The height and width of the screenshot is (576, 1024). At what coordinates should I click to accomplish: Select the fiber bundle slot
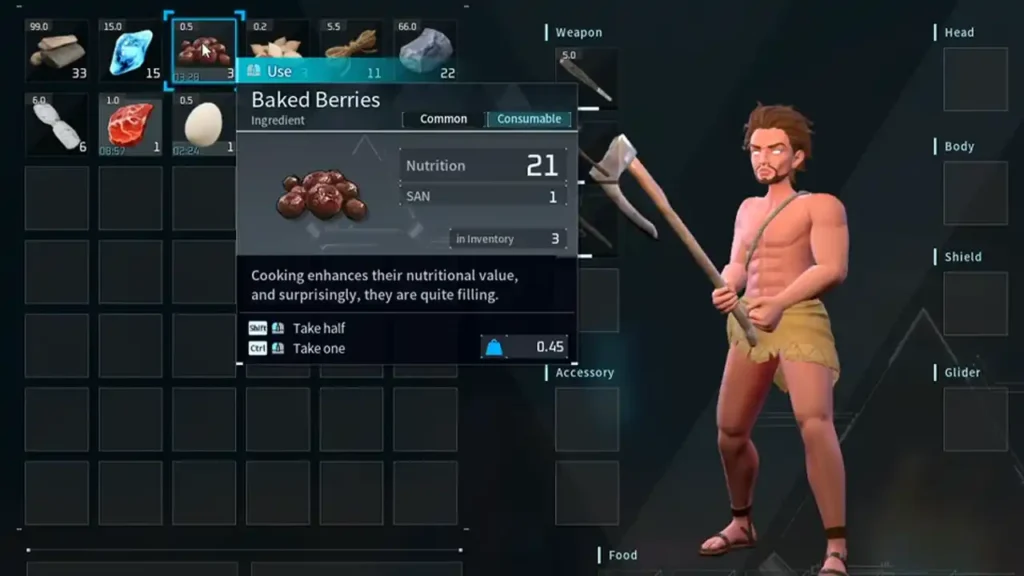coord(352,43)
